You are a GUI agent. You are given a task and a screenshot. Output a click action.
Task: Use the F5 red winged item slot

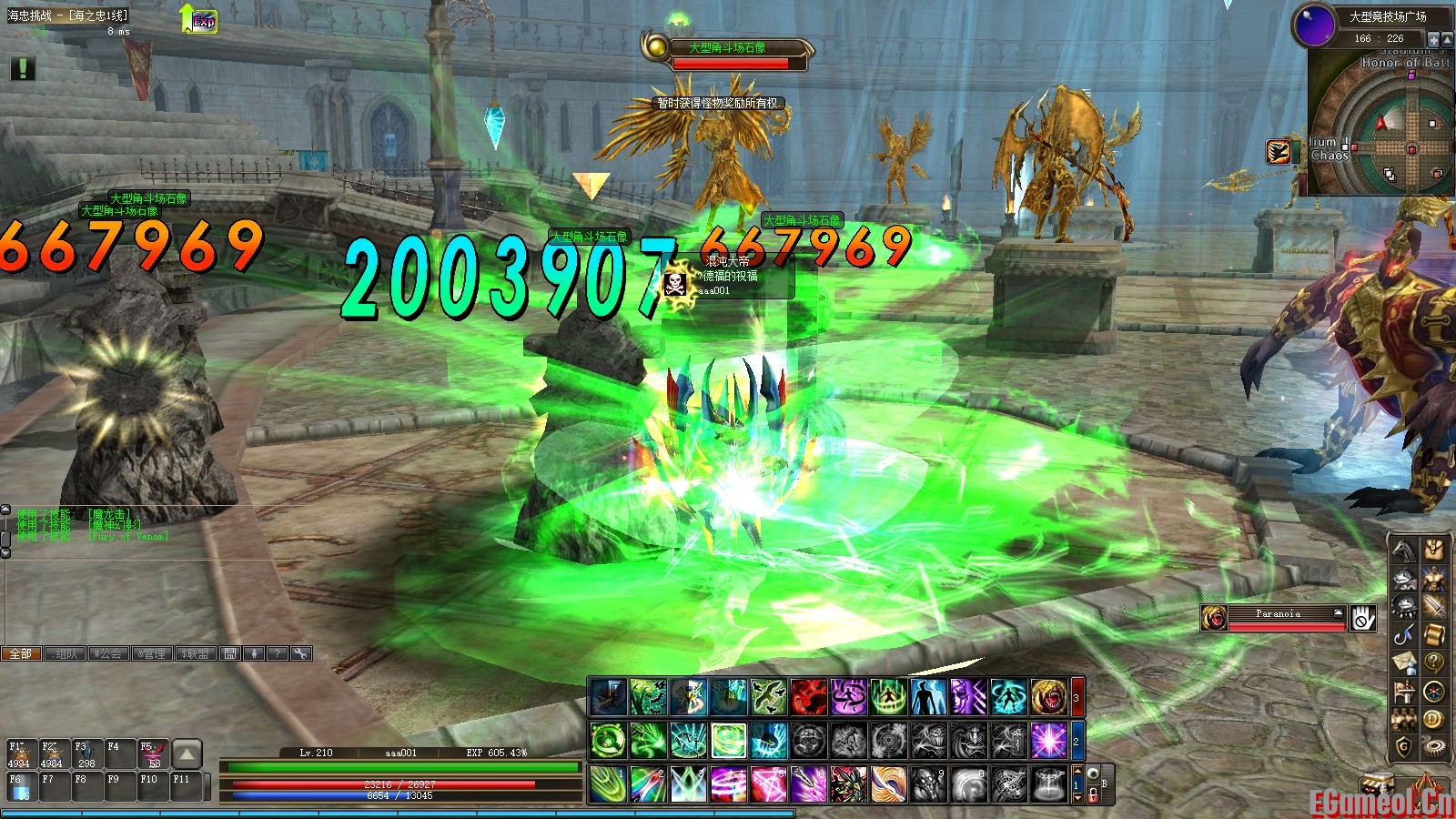(x=152, y=755)
